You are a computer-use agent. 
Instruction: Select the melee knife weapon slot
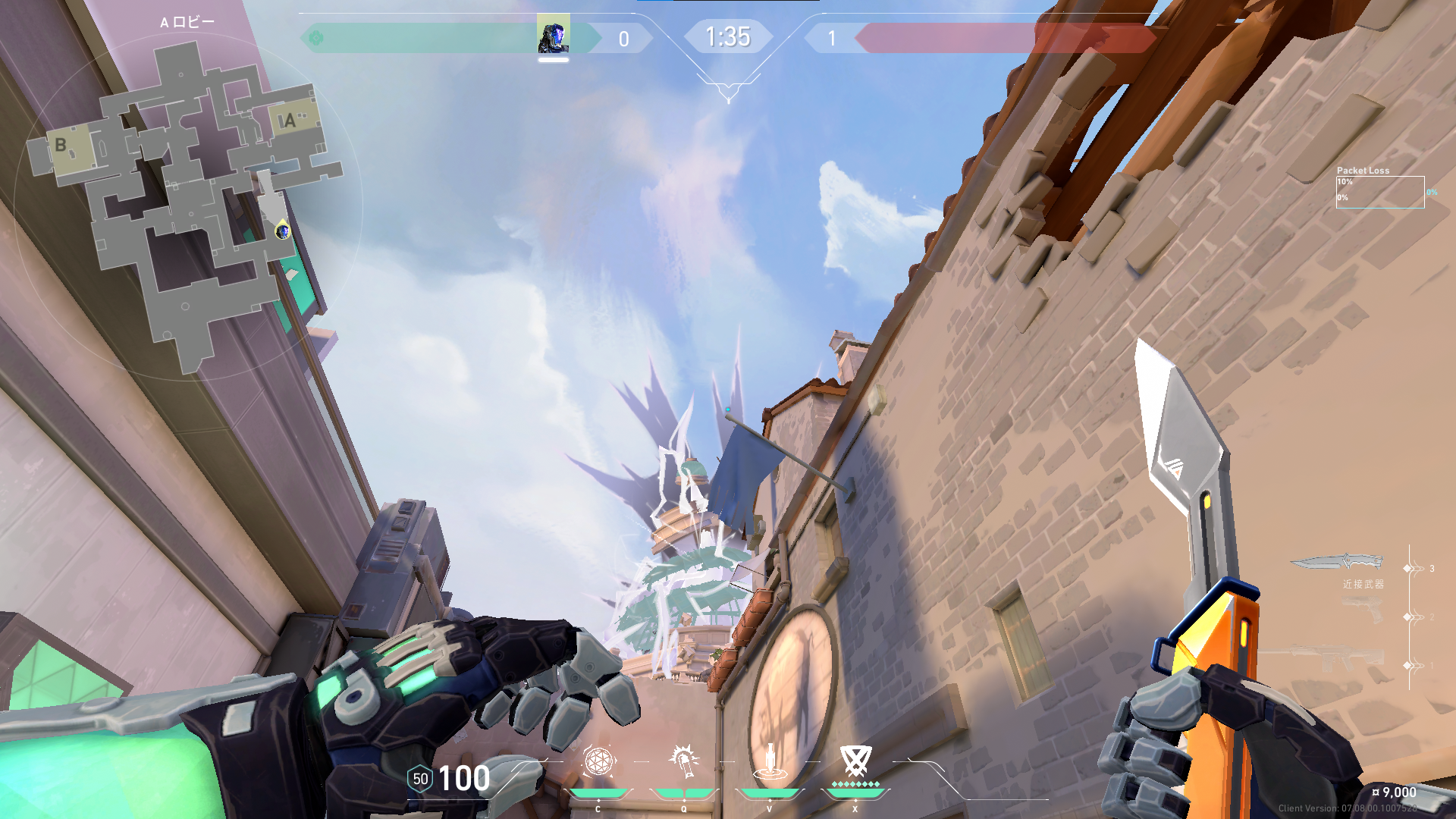point(1336,563)
